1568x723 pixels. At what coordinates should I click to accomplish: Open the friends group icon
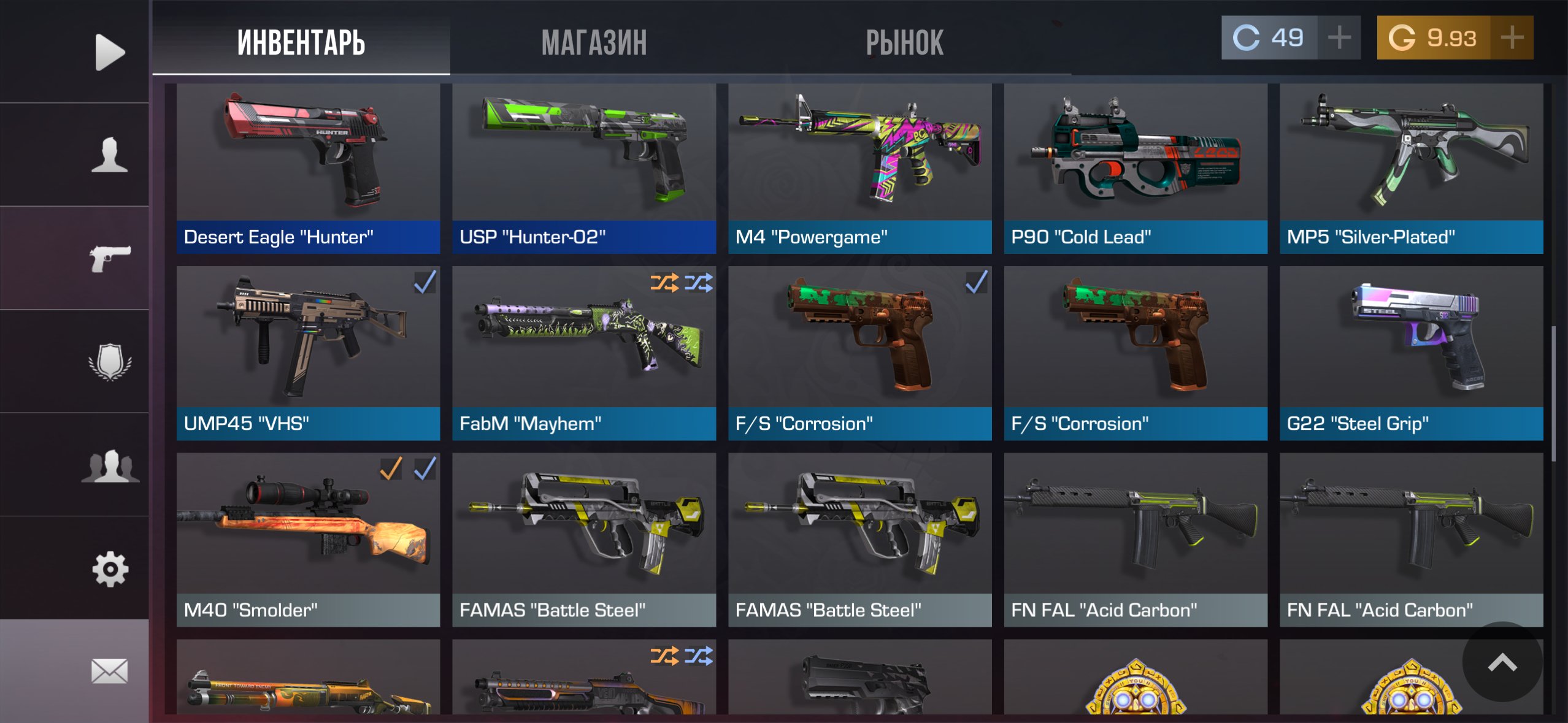tap(110, 466)
